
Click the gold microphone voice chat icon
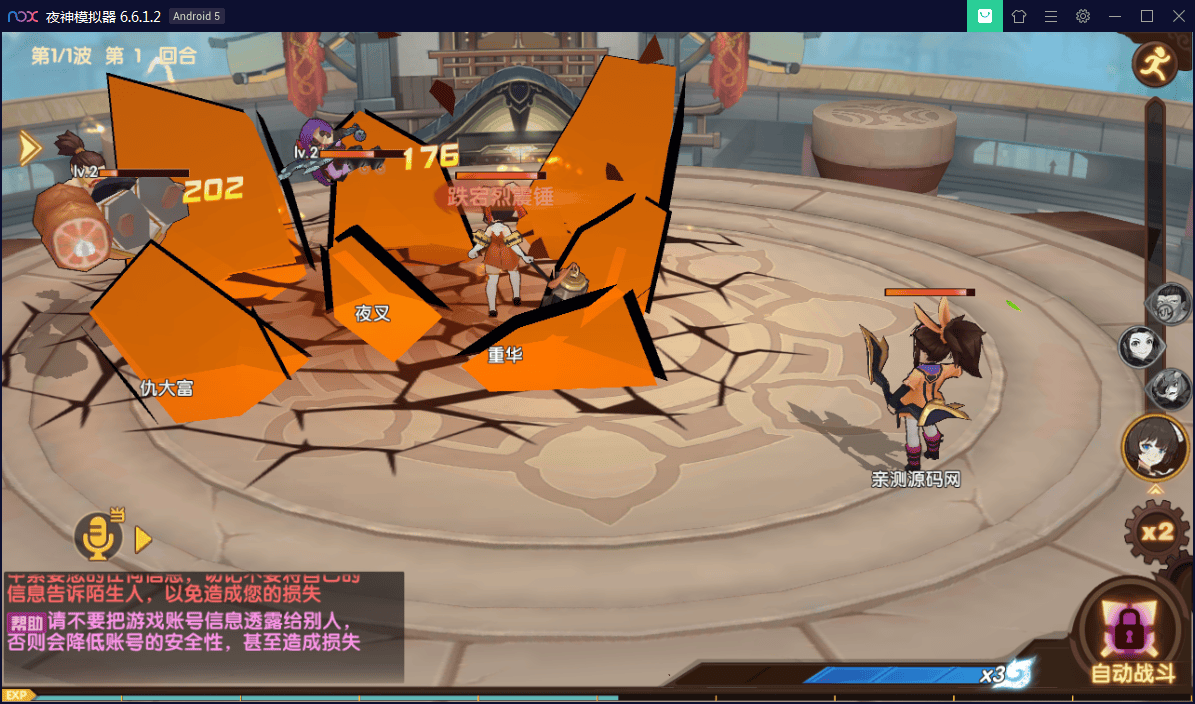click(98, 538)
